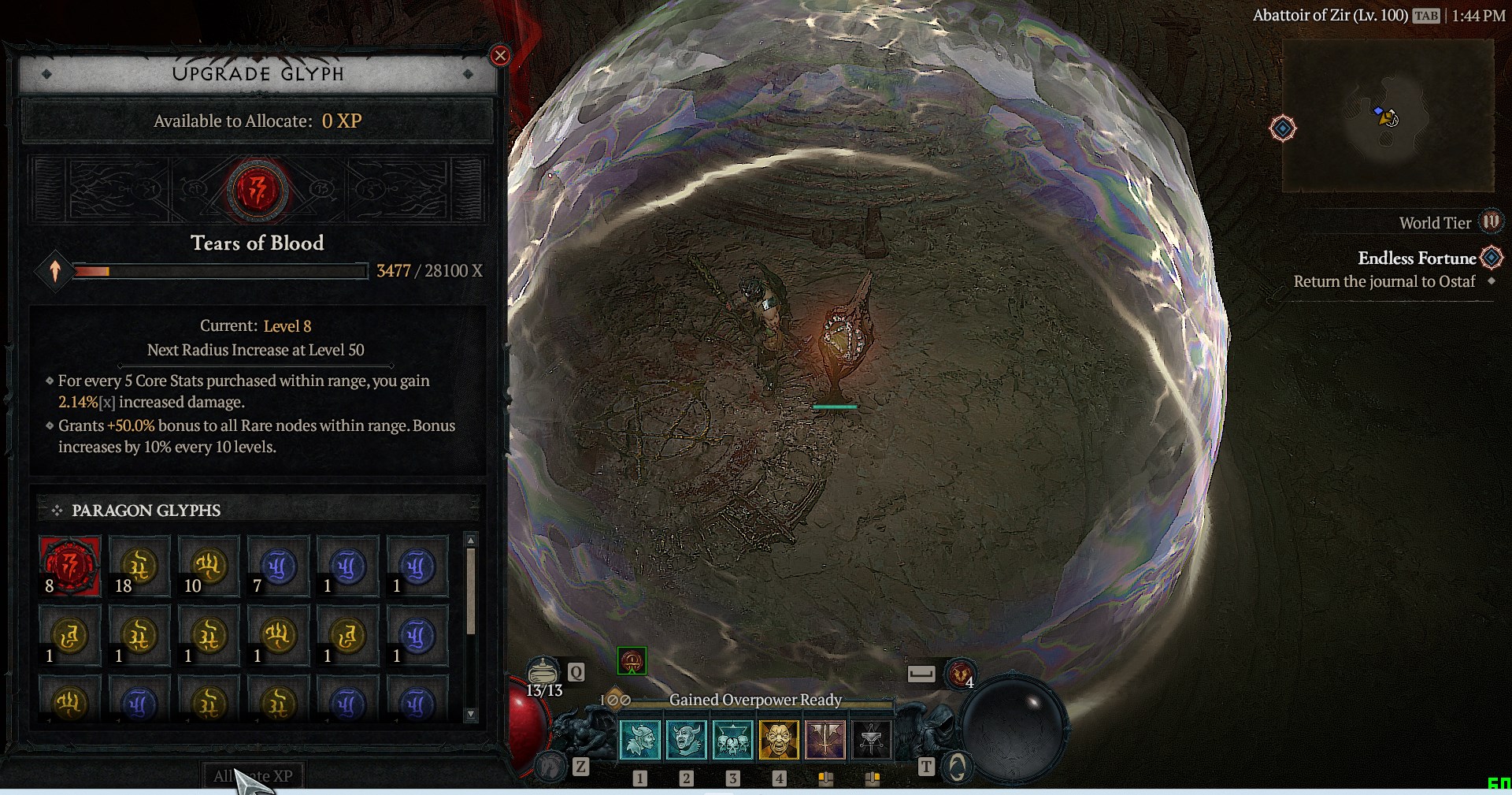Image resolution: width=1512 pixels, height=795 pixels.
Task: Activate the skill in hotbar slot 1
Action: (640, 740)
